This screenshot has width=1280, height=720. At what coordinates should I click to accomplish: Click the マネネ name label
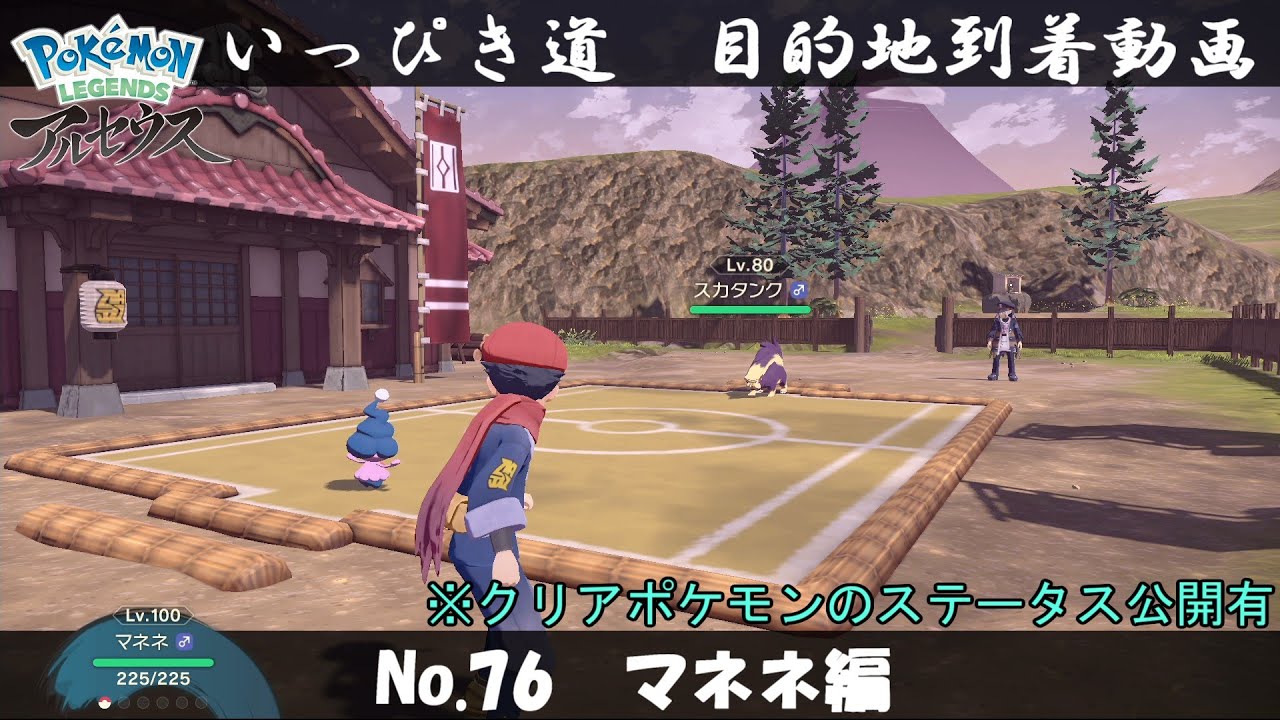tap(141, 641)
